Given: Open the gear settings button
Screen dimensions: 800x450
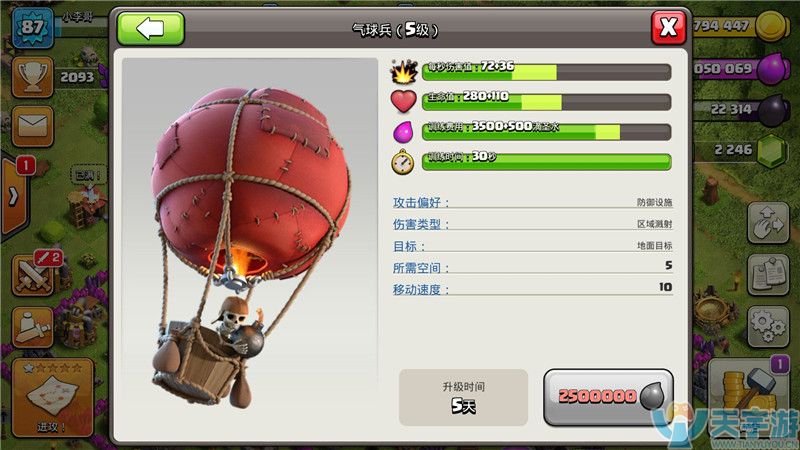Looking at the screenshot, I should pyautogui.click(x=767, y=323).
